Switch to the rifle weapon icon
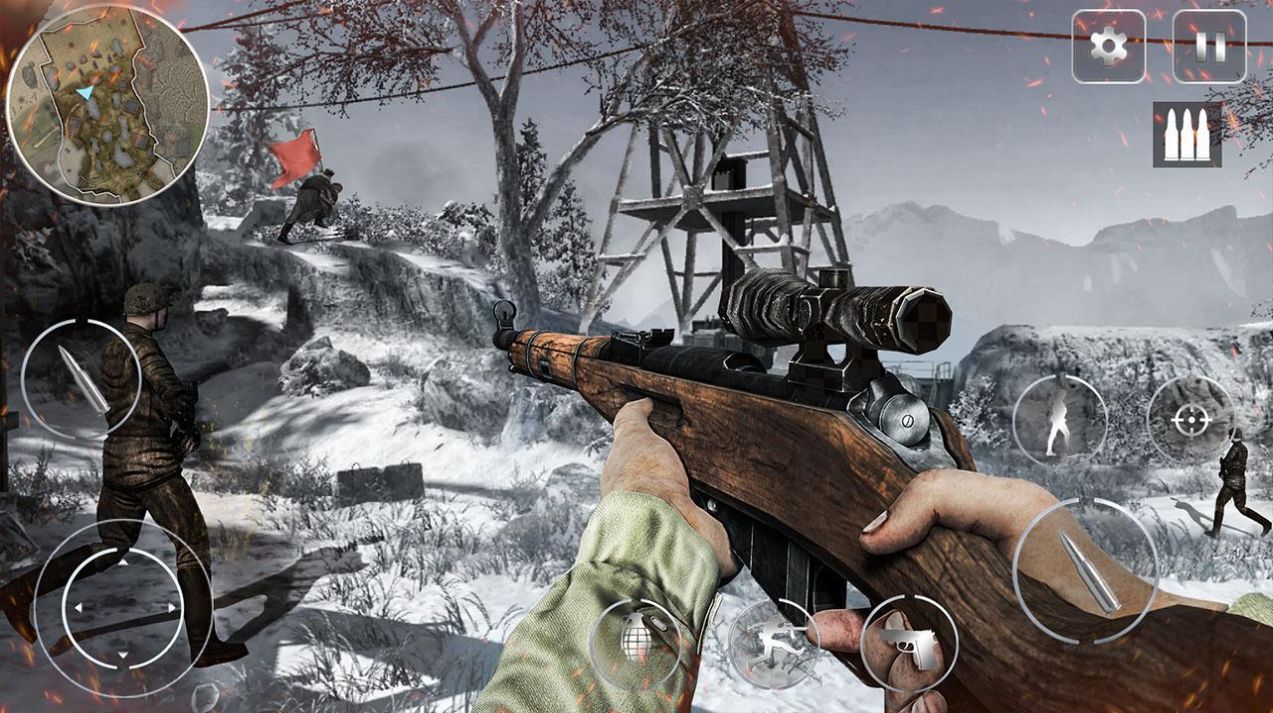 point(773,643)
